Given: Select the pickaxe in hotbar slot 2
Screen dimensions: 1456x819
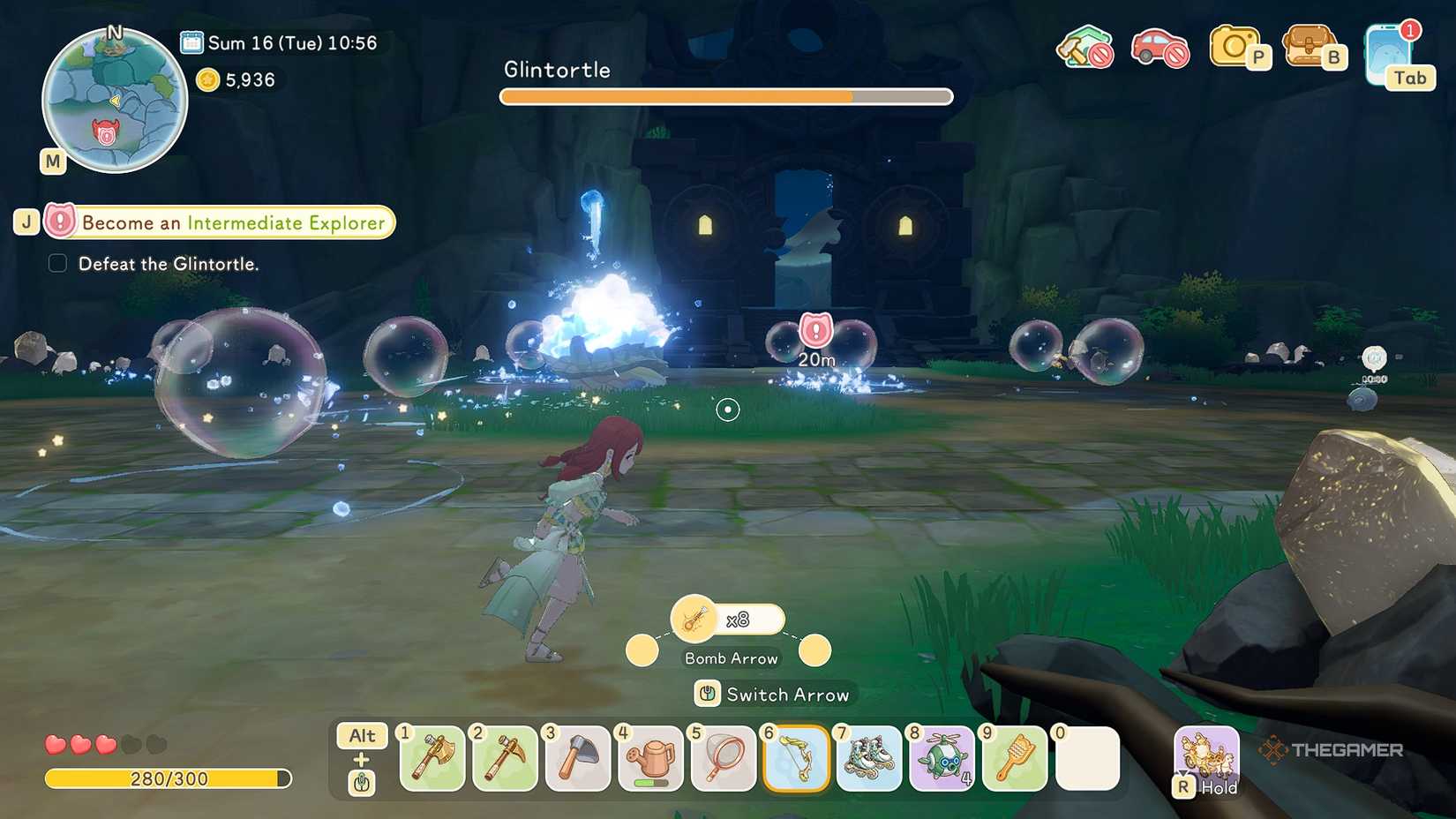Looking at the screenshot, I should (x=505, y=759).
